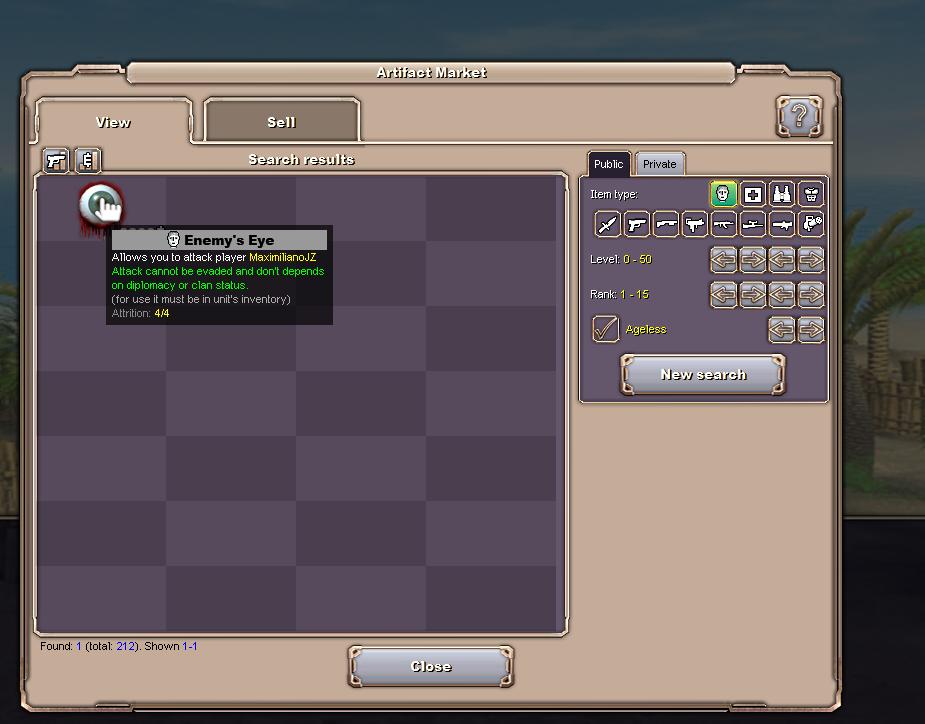The height and width of the screenshot is (724, 925).
Task: Sort results by the pistol icon button
Action: [x=56, y=160]
